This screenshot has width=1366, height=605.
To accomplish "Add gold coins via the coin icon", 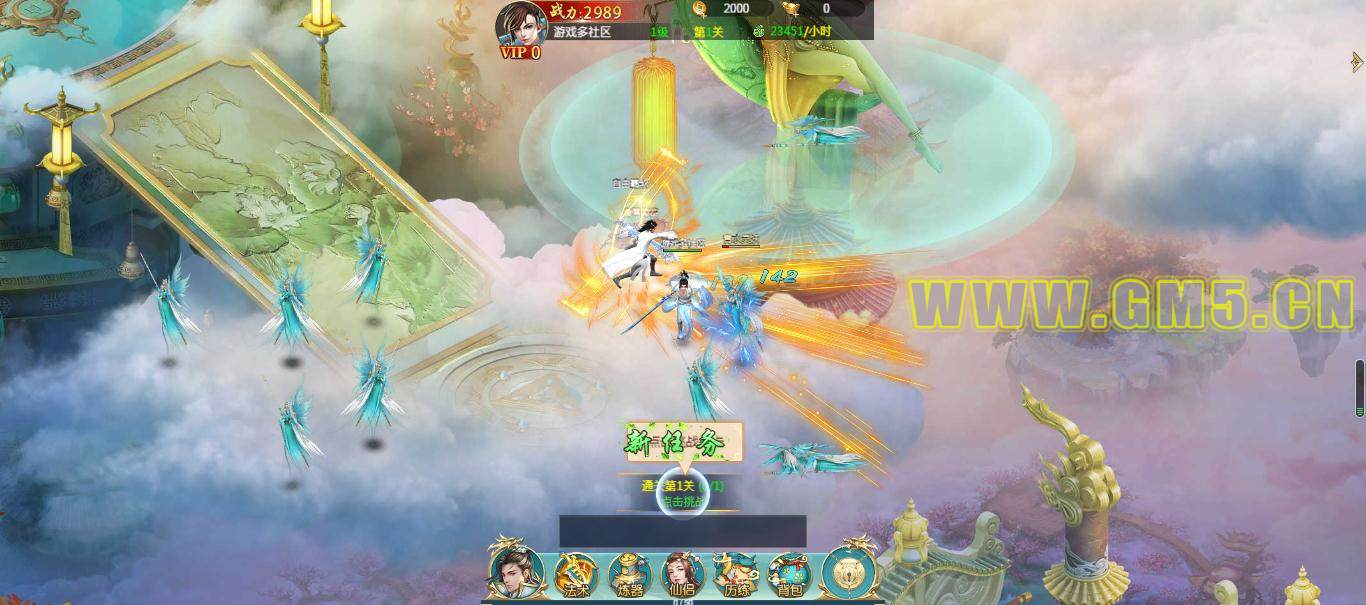I will coord(700,9).
